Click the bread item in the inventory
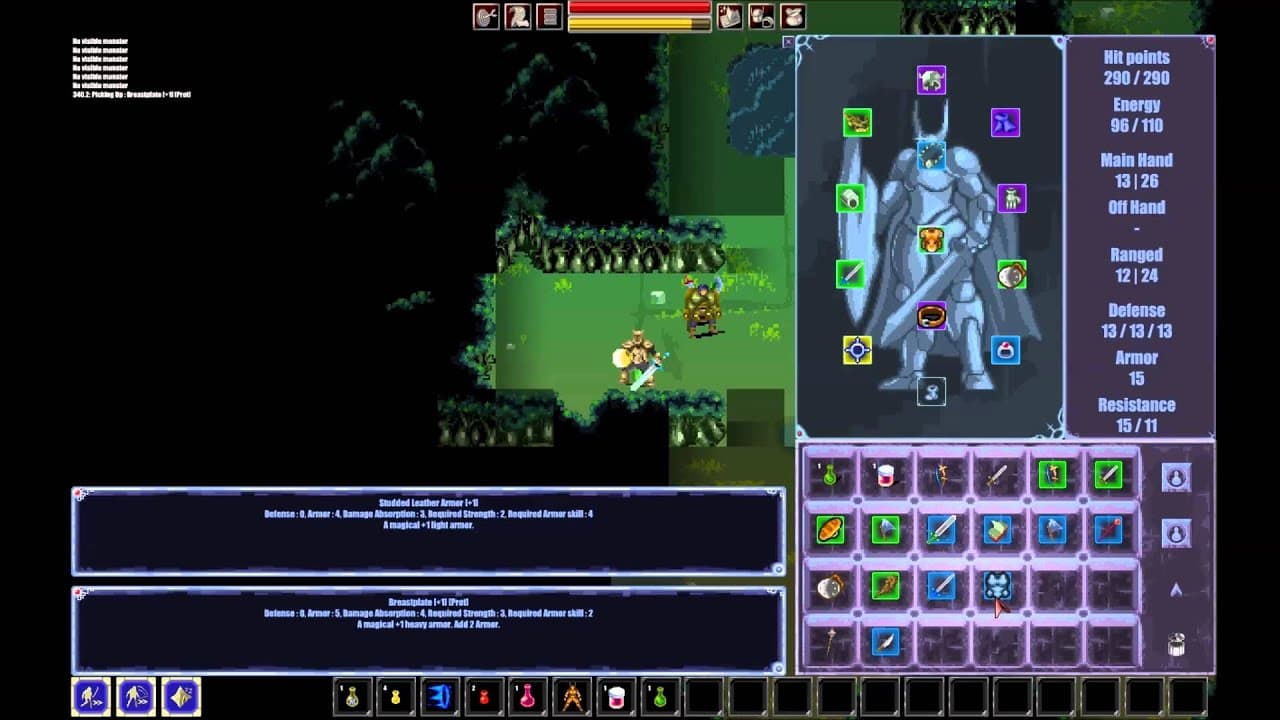1280x720 pixels. tap(830, 532)
